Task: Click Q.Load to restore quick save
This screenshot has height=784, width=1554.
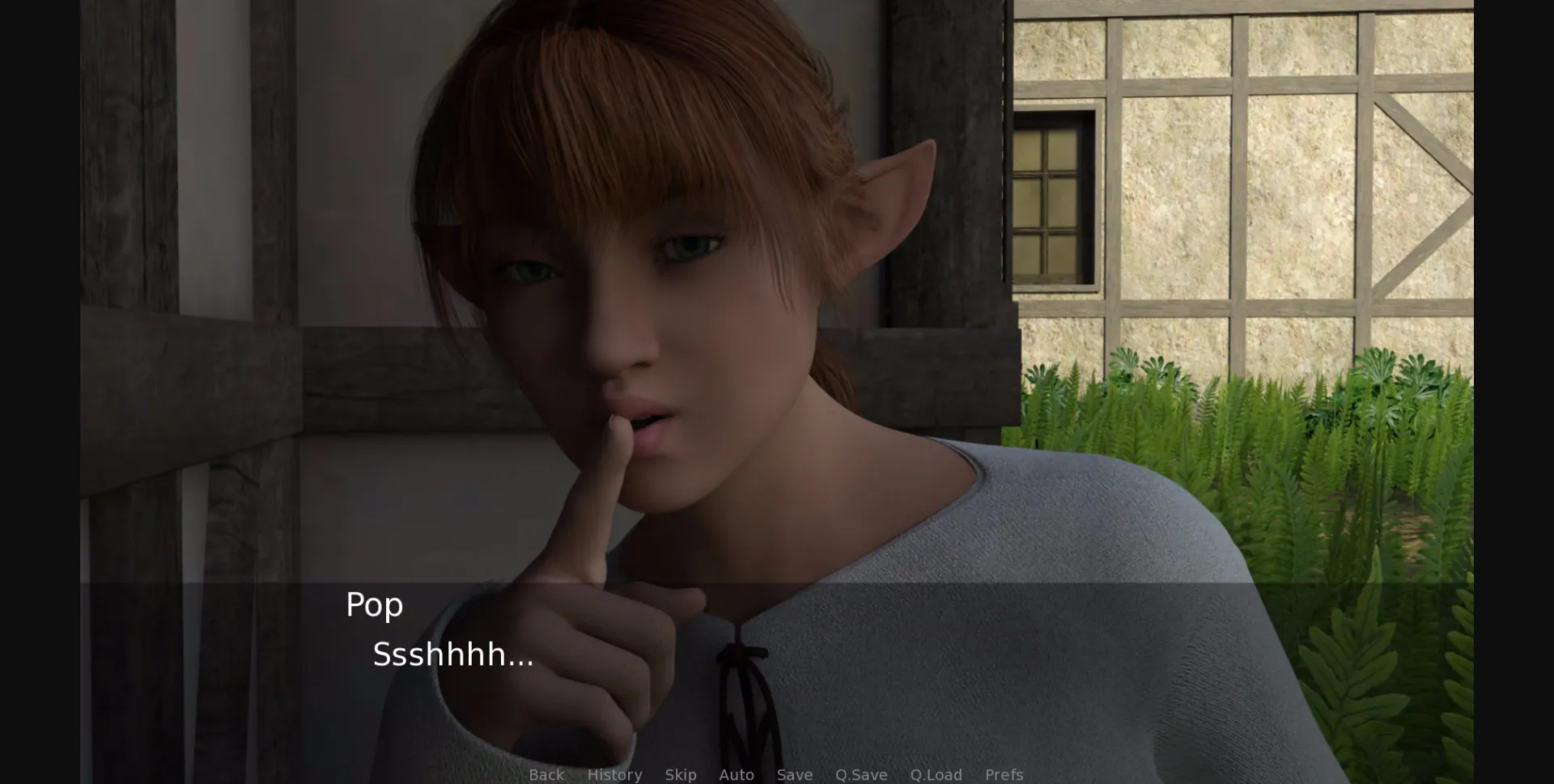Action: click(x=936, y=774)
